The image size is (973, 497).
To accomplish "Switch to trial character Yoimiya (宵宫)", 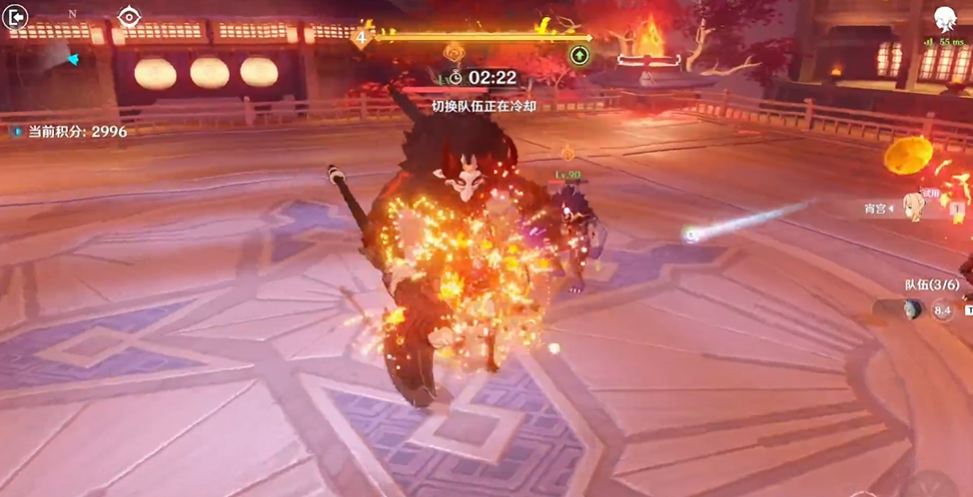I will coord(915,206).
